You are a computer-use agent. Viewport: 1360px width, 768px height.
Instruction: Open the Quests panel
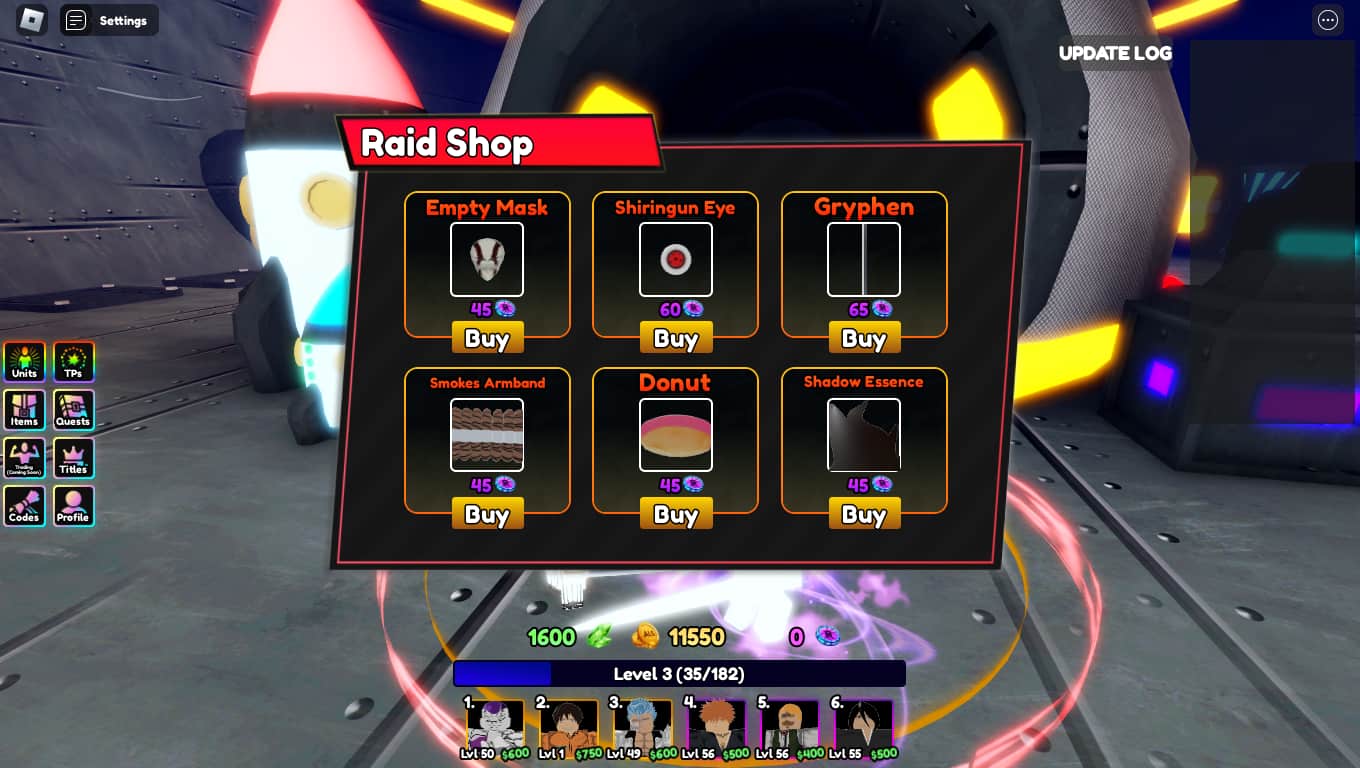(73, 410)
